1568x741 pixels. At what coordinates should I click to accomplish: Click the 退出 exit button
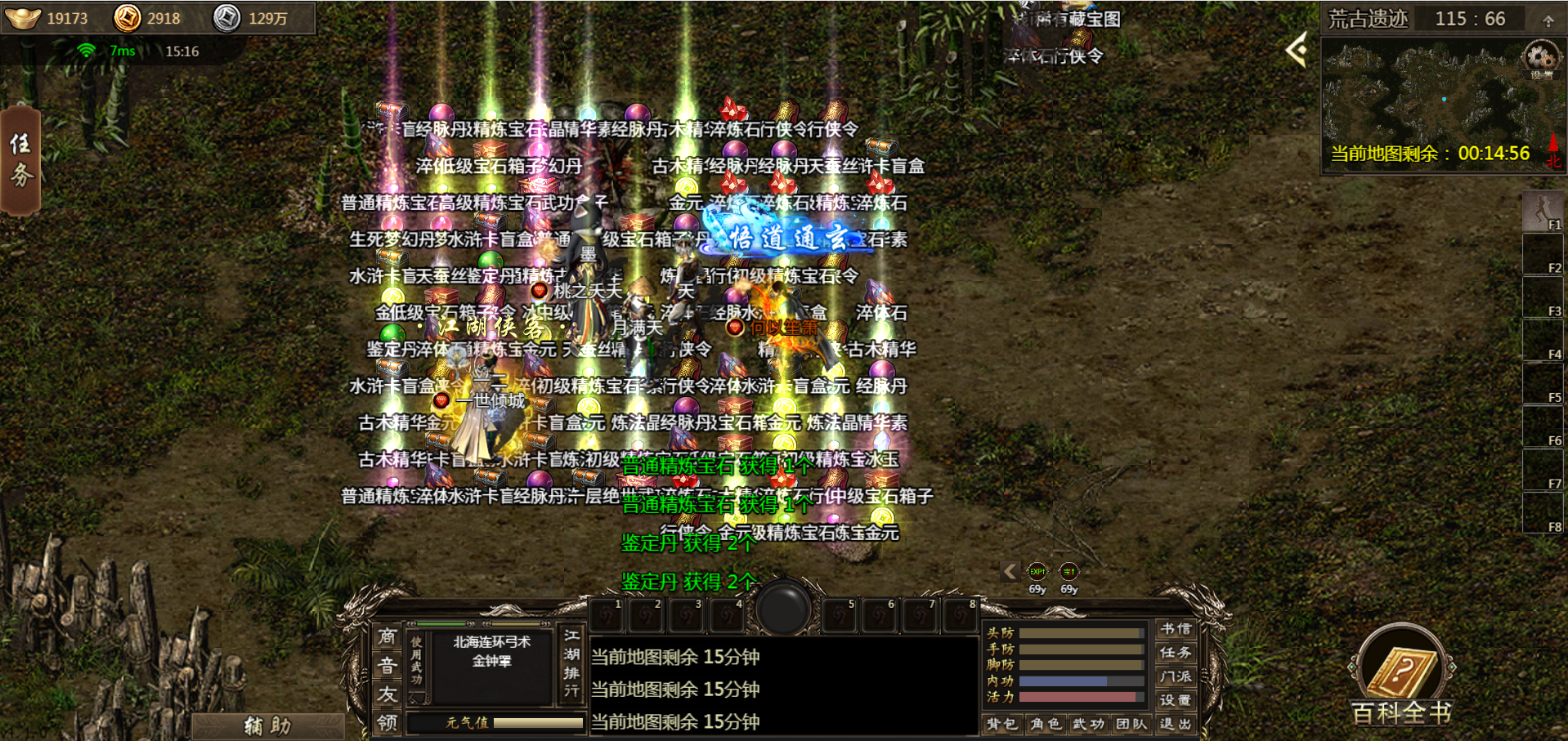point(1175,724)
